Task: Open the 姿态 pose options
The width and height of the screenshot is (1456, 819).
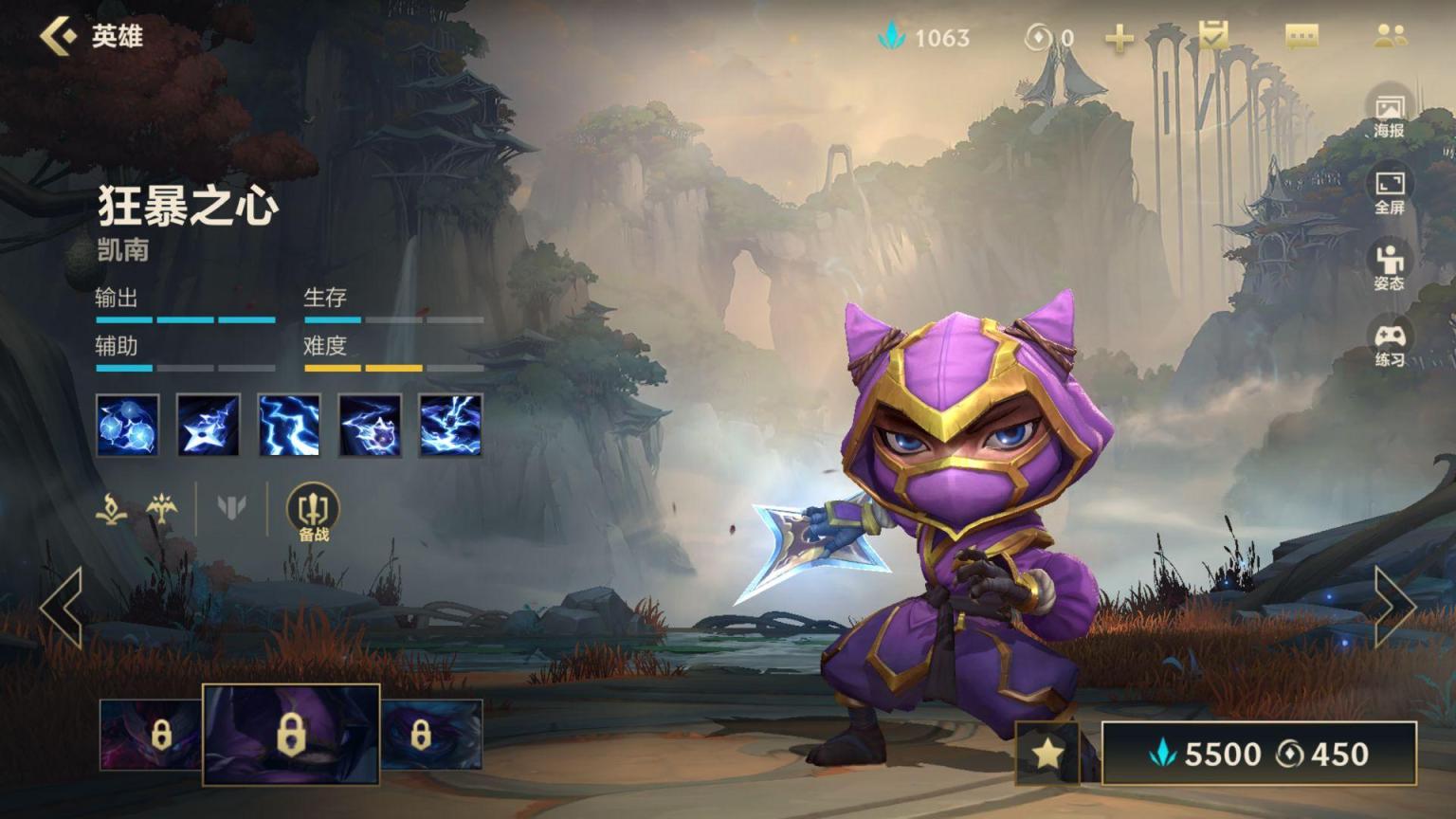Action: 1389,268
